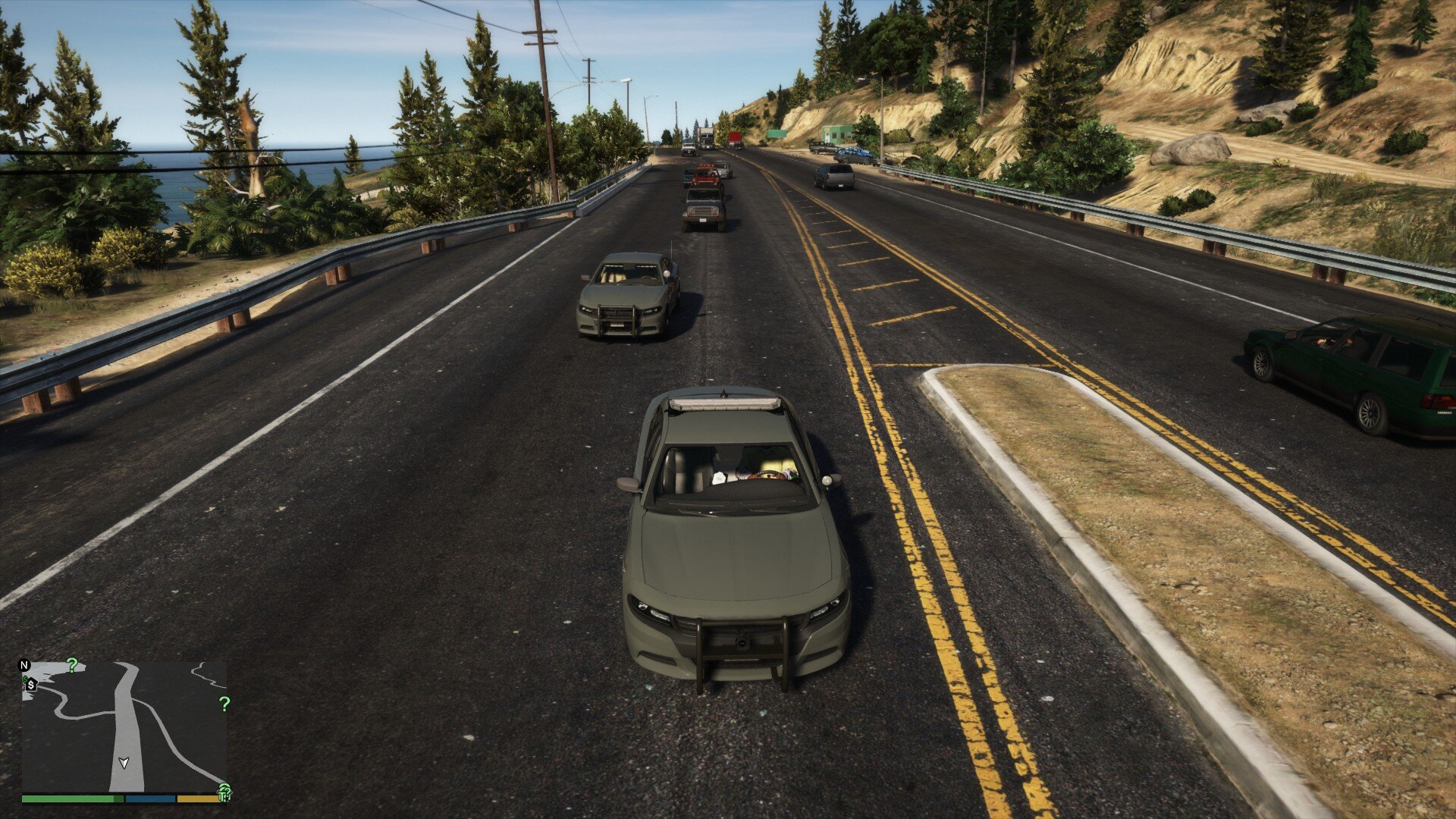The height and width of the screenshot is (819, 1456).
Task: Click the white player arrow on the minimap
Action: click(x=124, y=762)
